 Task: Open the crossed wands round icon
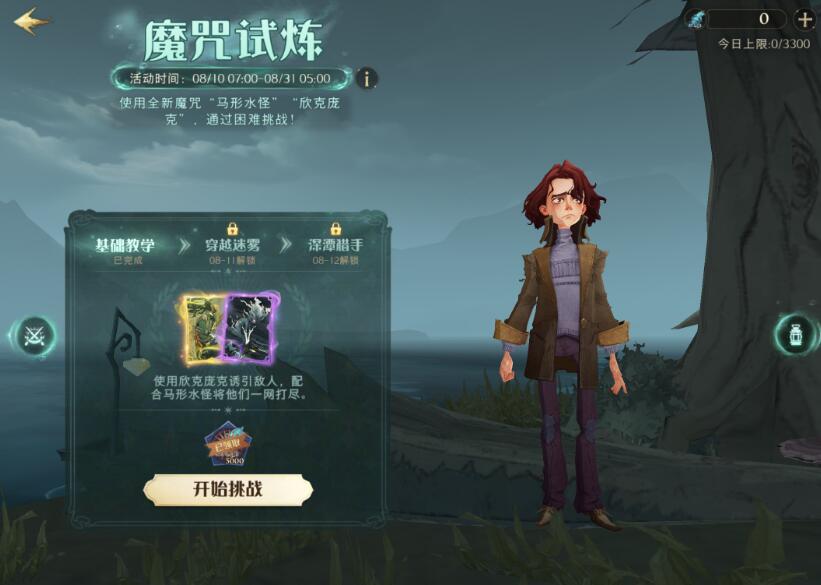pyautogui.click(x=36, y=336)
